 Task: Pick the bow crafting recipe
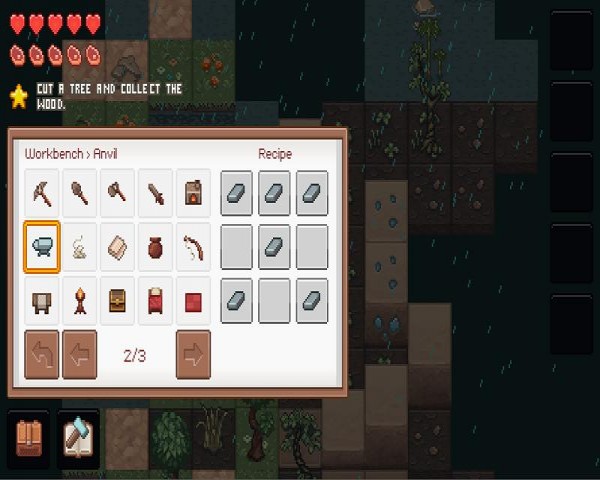pyautogui.click(x=194, y=247)
